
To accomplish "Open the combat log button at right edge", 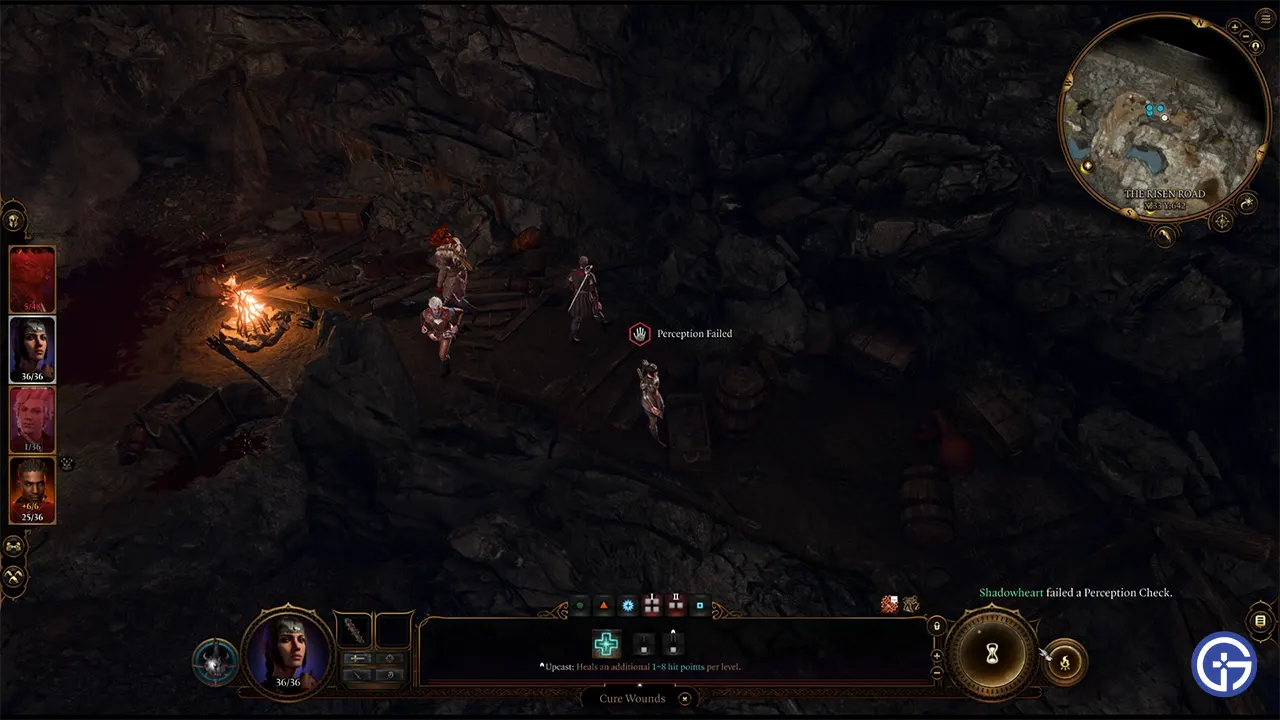I will pyautogui.click(x=1260, y=621).
